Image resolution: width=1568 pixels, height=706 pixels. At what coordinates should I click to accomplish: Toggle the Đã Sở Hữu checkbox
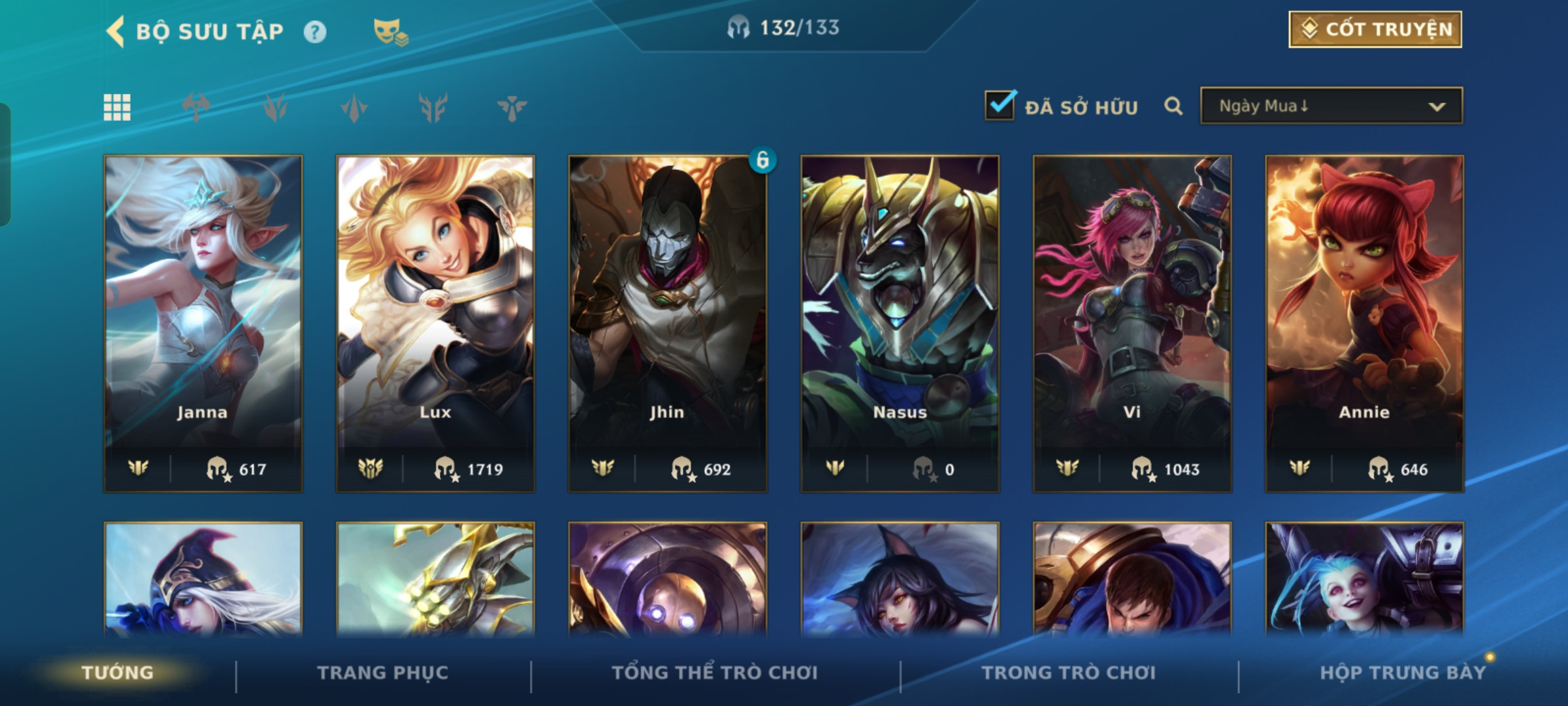point(1000,106)
